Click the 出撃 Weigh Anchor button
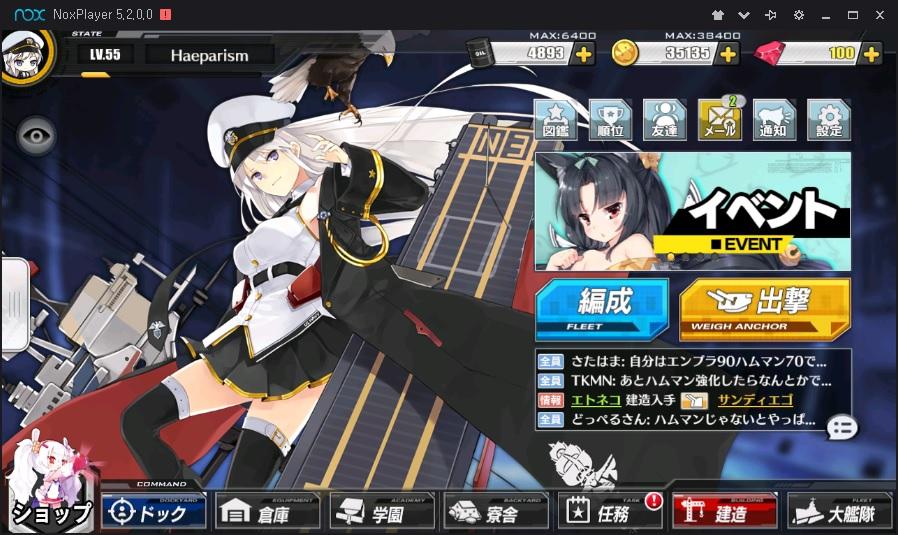The image size is (898, 535). tap(765, 309)
